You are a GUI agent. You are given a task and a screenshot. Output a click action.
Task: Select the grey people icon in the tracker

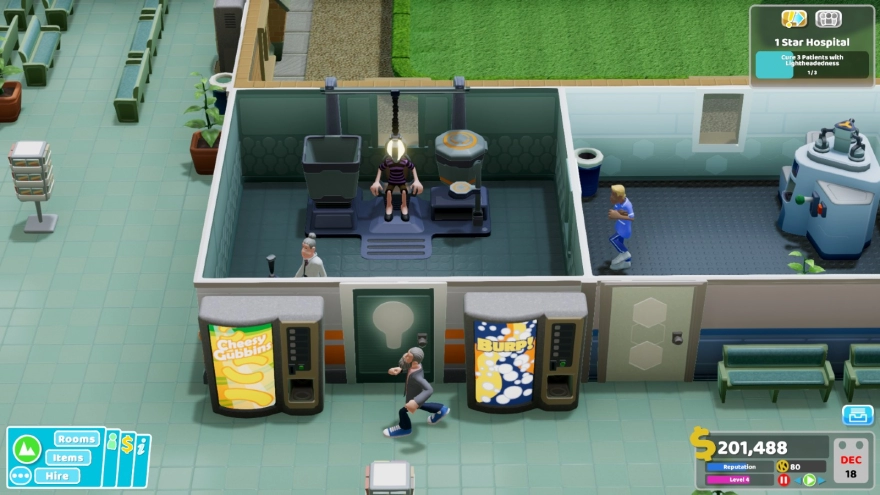click(828, 19)
